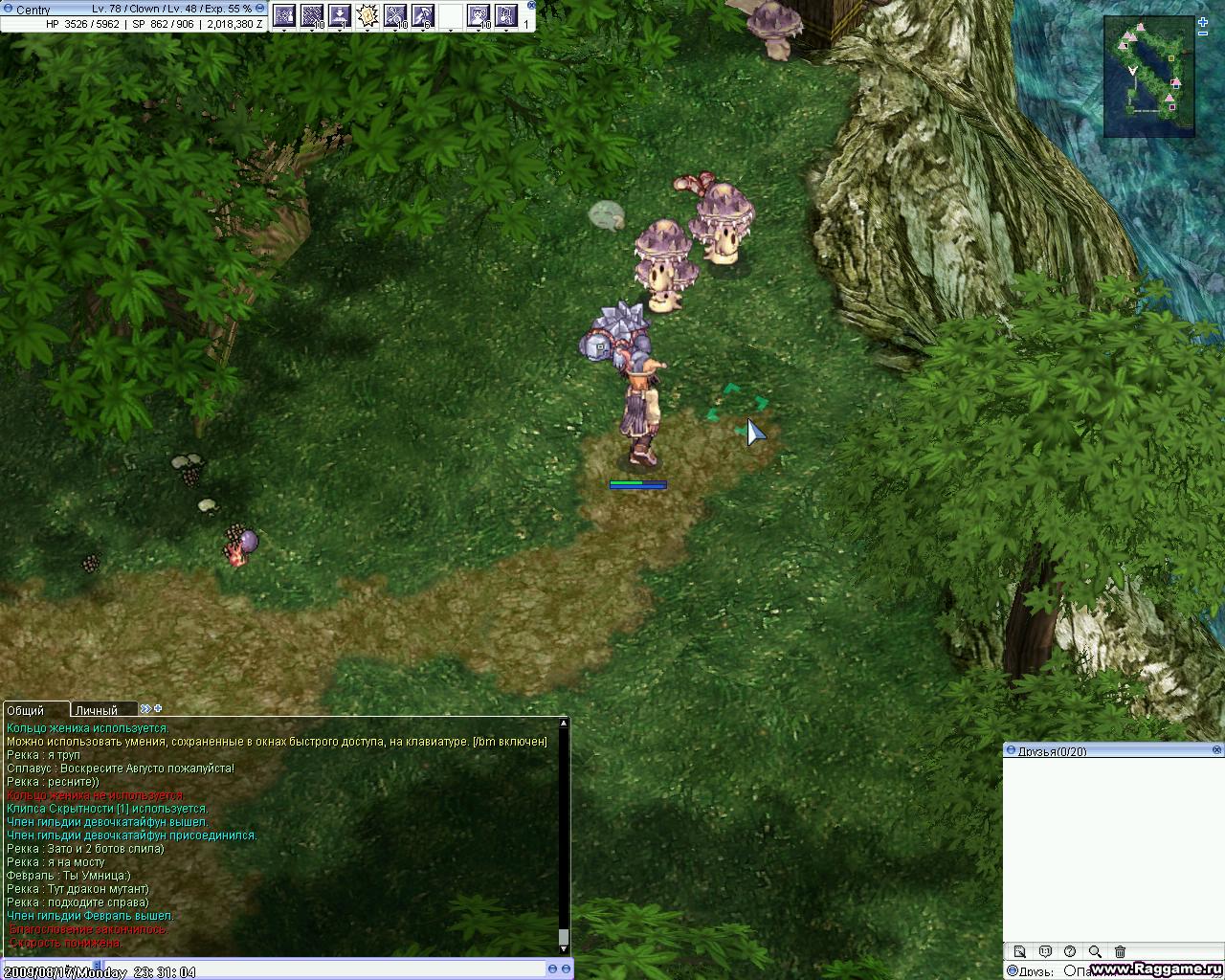Viewport: 1225px width, 980px height.
Task: Click the chat log scrollbar
Action: (564, 833)
